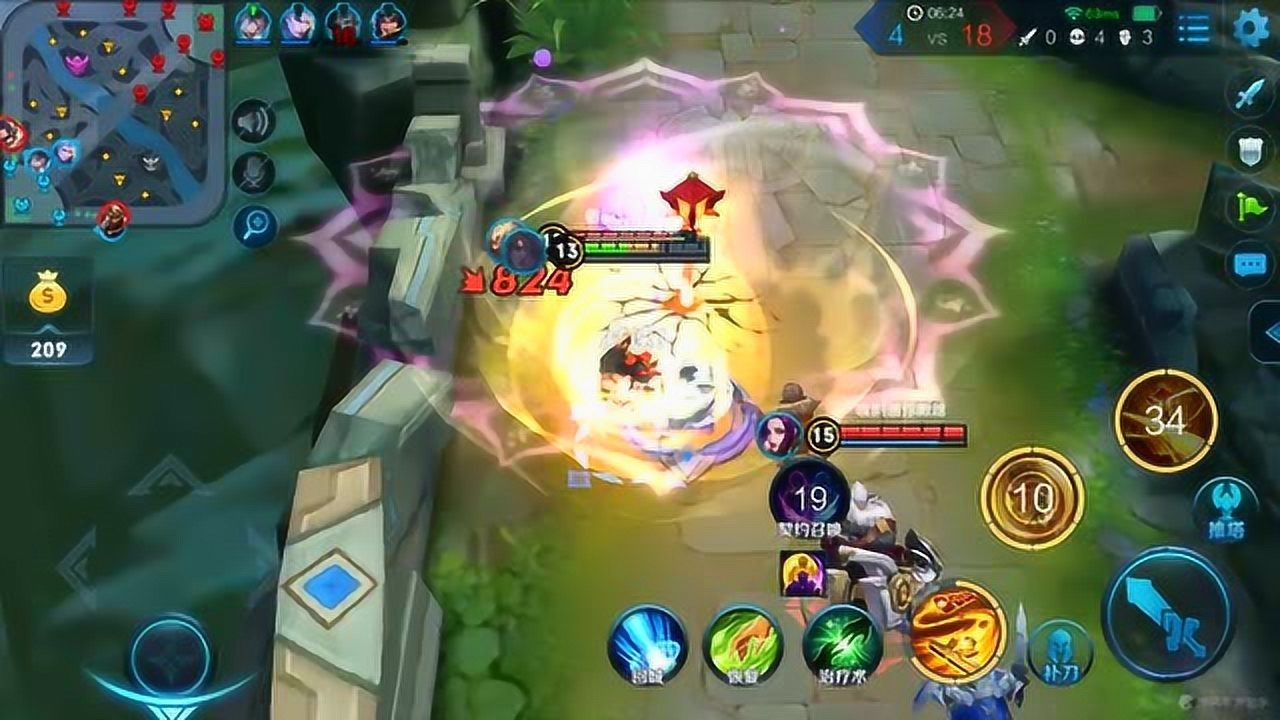The height and width of the screenshot is (720, 1280).
Task: Tap the skill showing 10 cooldown
Action: point(1031,497)
